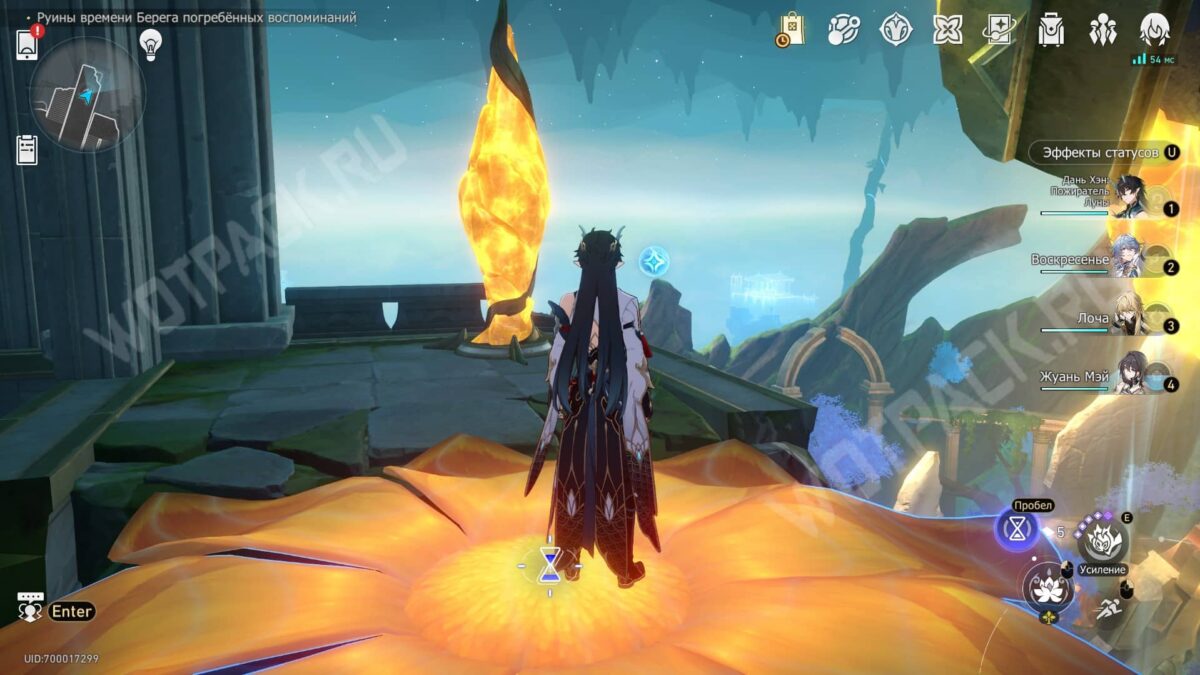The width and height of the screenshot is (1200, 675).
Task: Open the three-figure team setup icon
Action: [x=1103, y=29]
